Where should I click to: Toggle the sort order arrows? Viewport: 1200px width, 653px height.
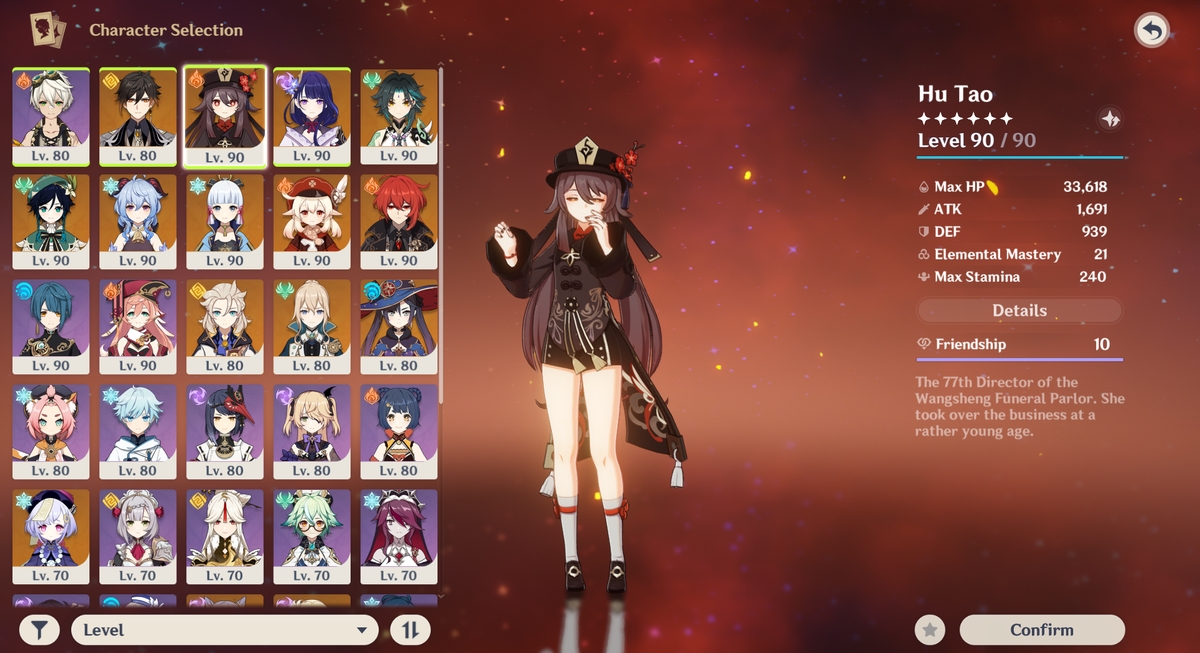coord(410,630)
